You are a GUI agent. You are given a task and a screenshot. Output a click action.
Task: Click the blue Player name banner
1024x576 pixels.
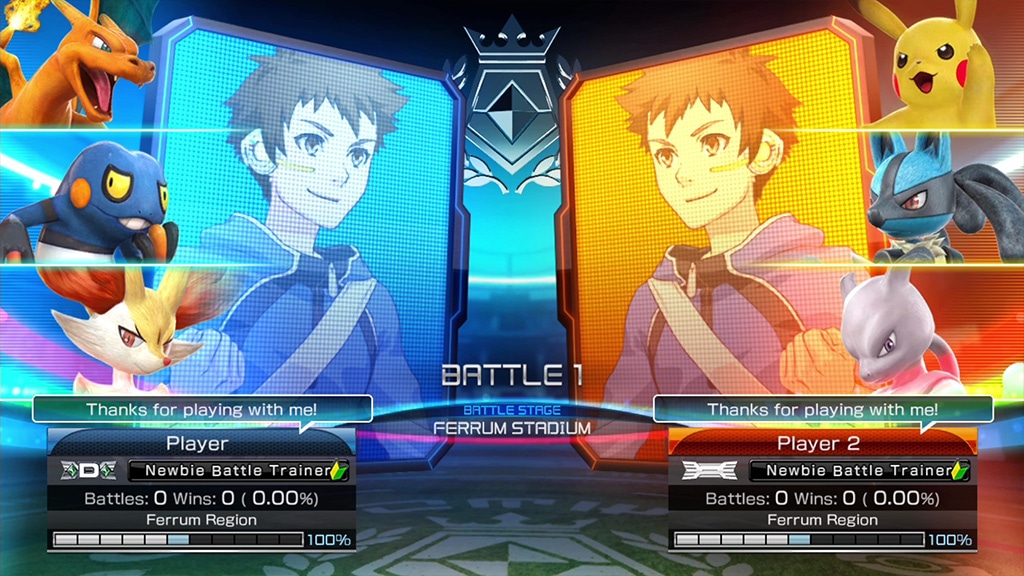point(197,443)
